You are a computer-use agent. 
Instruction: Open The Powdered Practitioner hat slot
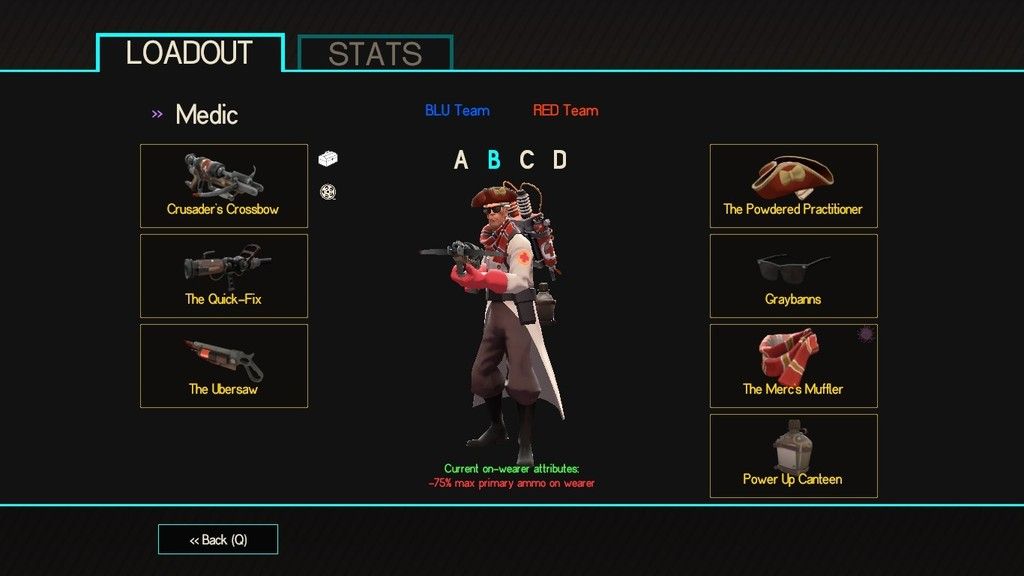[793, 186]
